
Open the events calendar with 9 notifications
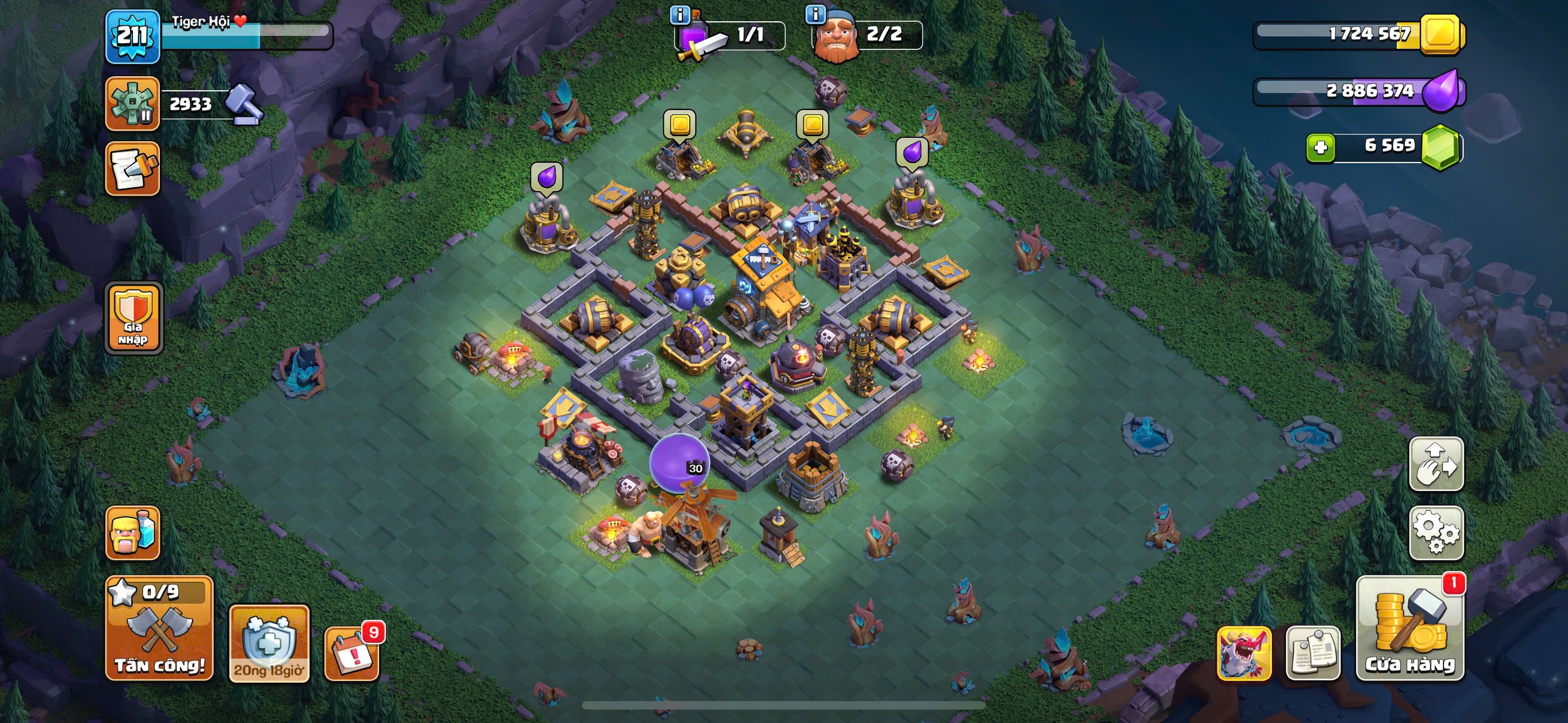coord(352,652)
